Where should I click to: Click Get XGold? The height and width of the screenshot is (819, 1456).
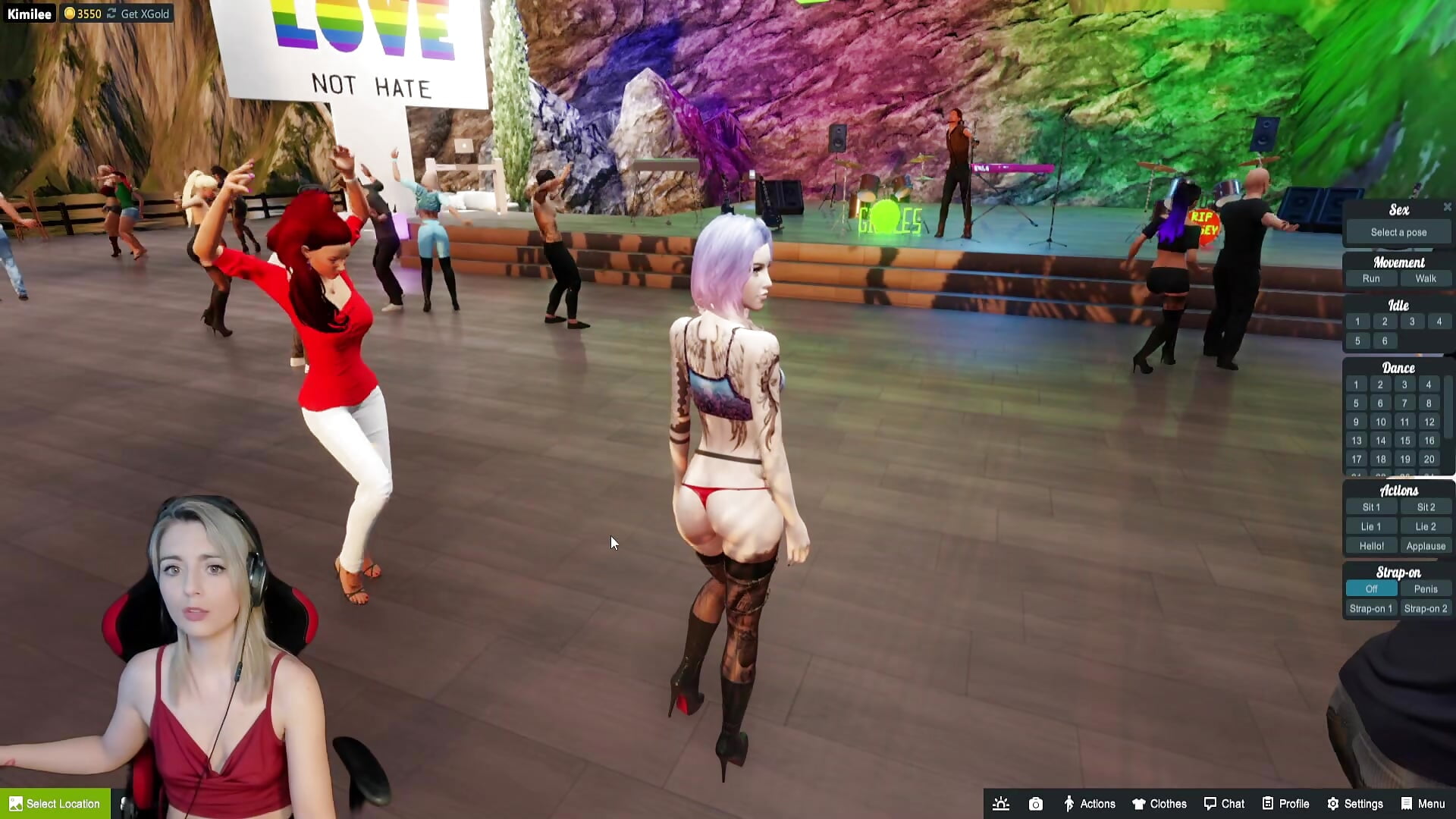coord(144,13)
